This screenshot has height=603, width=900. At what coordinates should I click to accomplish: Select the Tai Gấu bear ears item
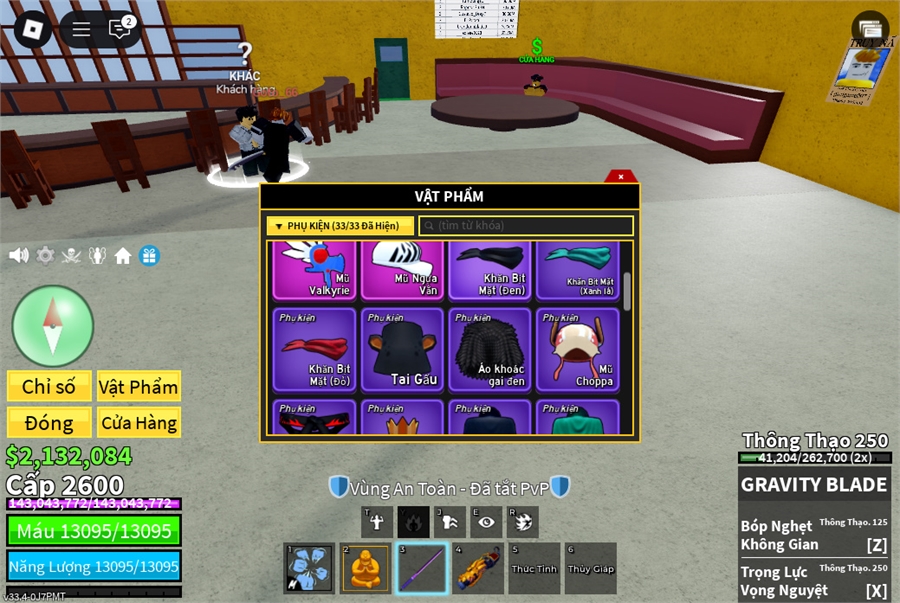point(402,348)
